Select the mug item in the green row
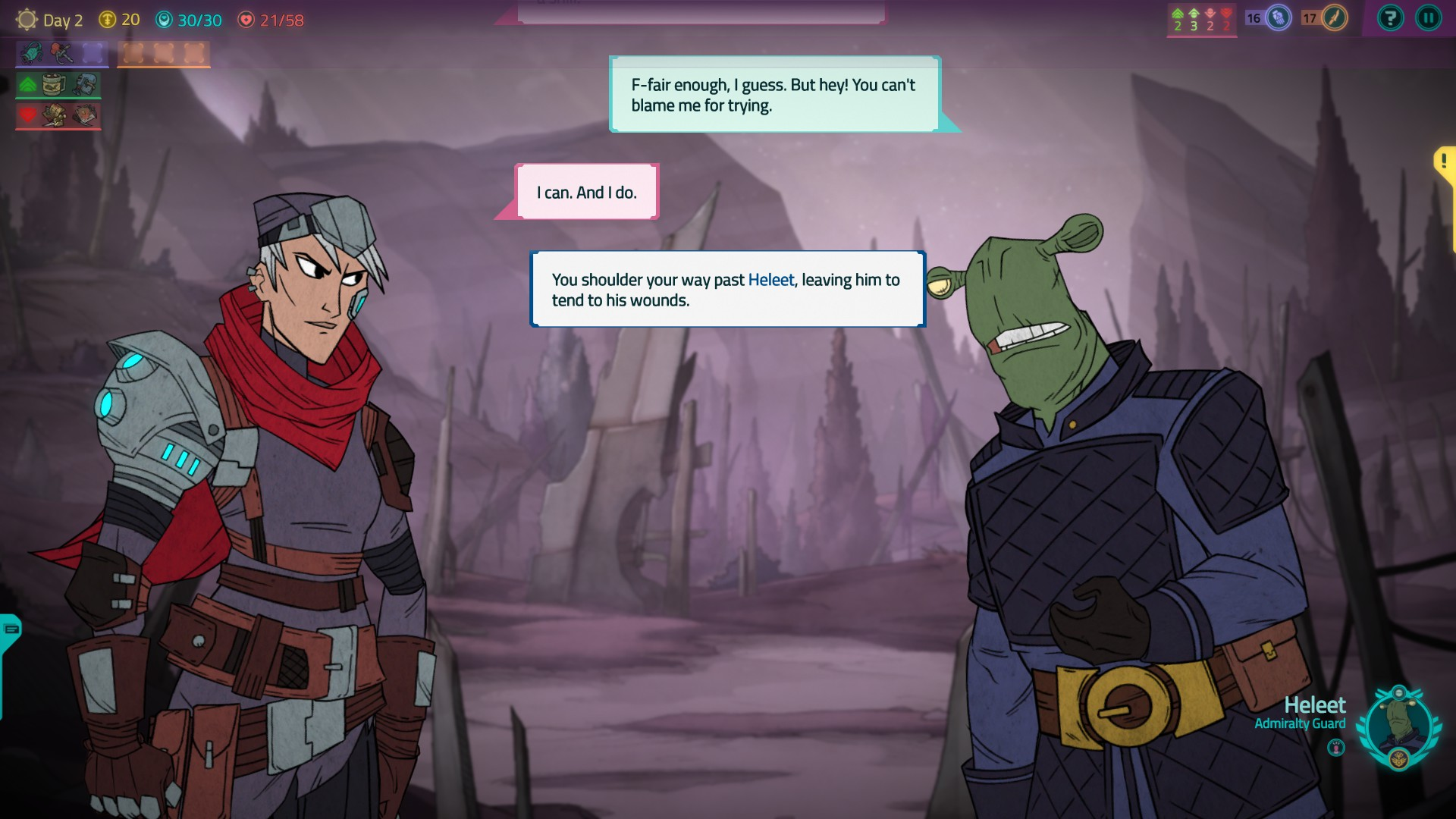This screenshot has height=819, width=1456. click(x=54, y=85)
